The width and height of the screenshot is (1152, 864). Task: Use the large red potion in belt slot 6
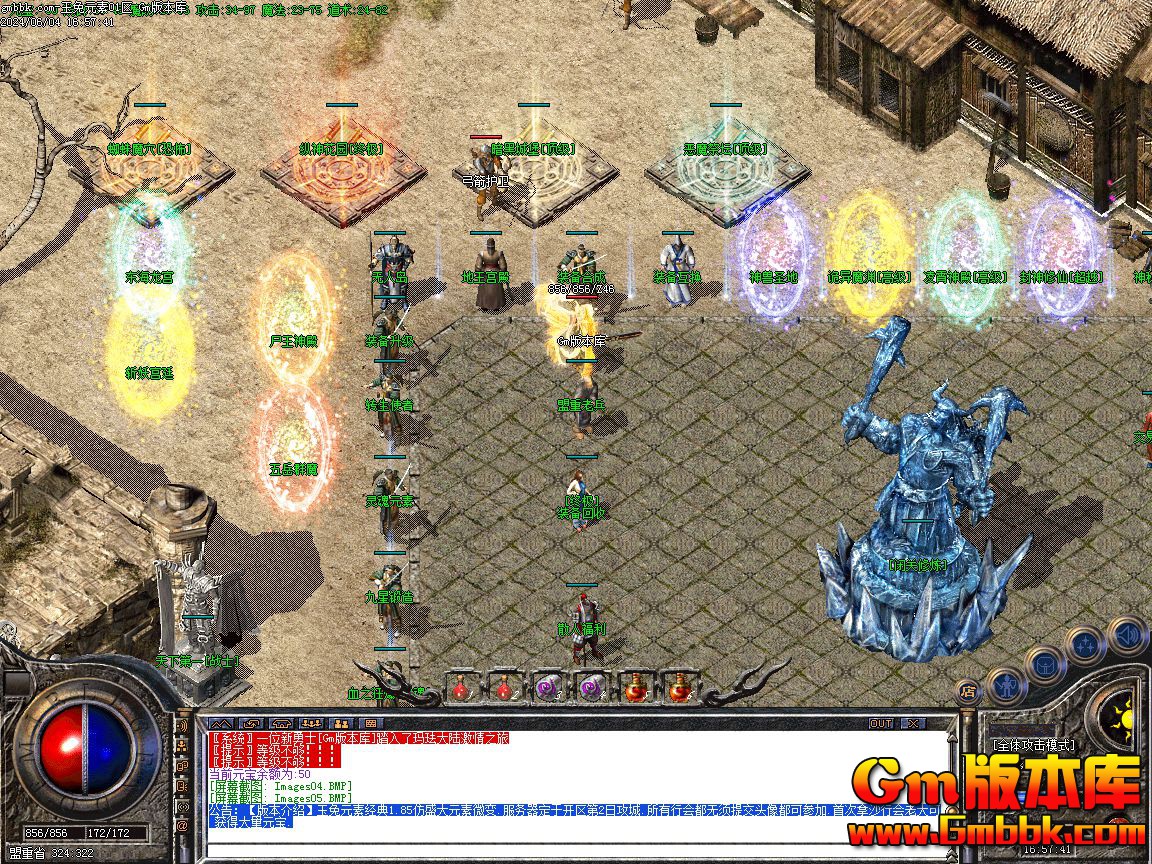[680, 687]
